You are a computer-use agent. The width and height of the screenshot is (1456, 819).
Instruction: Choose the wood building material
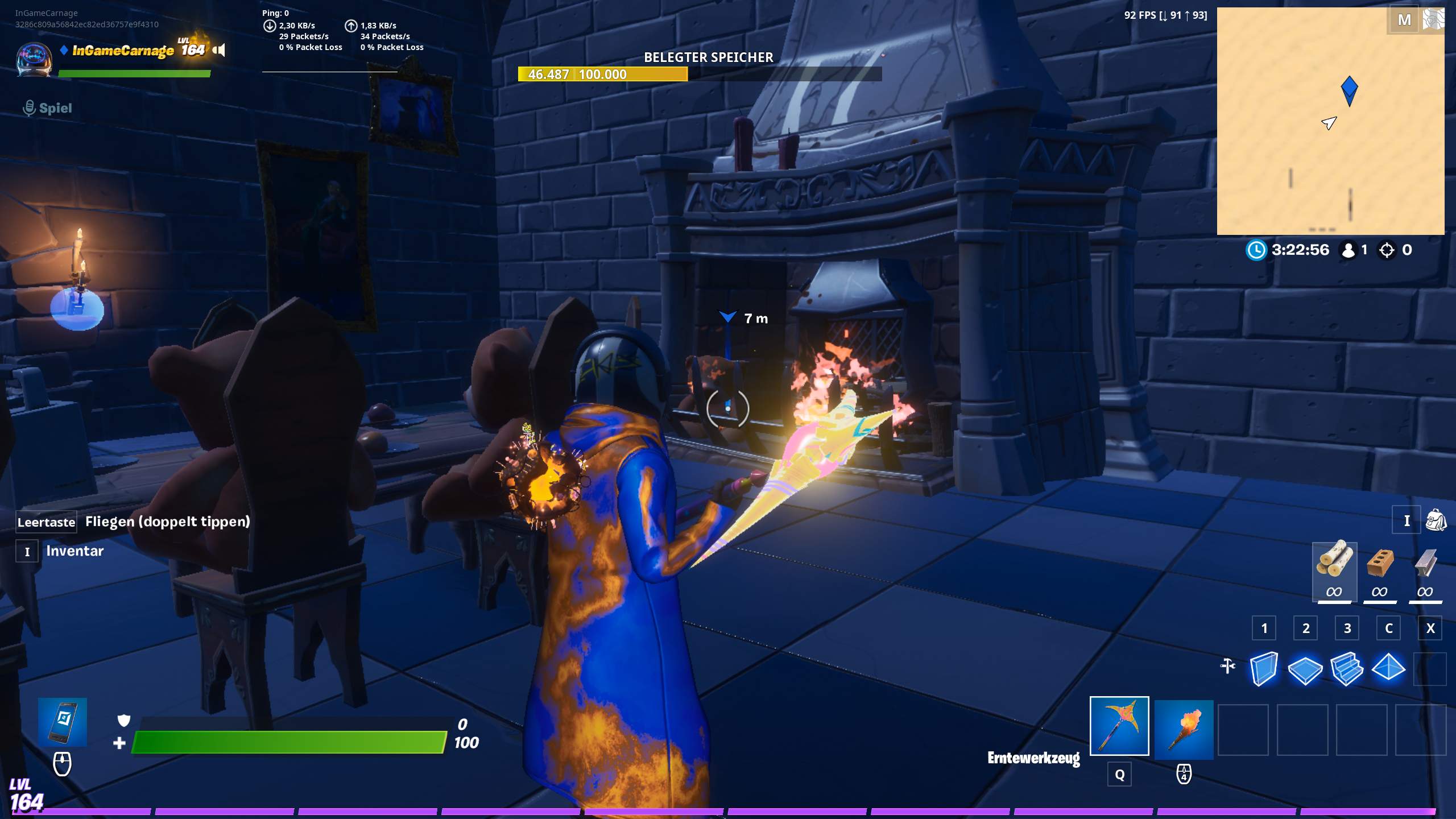click(1334, 570)
